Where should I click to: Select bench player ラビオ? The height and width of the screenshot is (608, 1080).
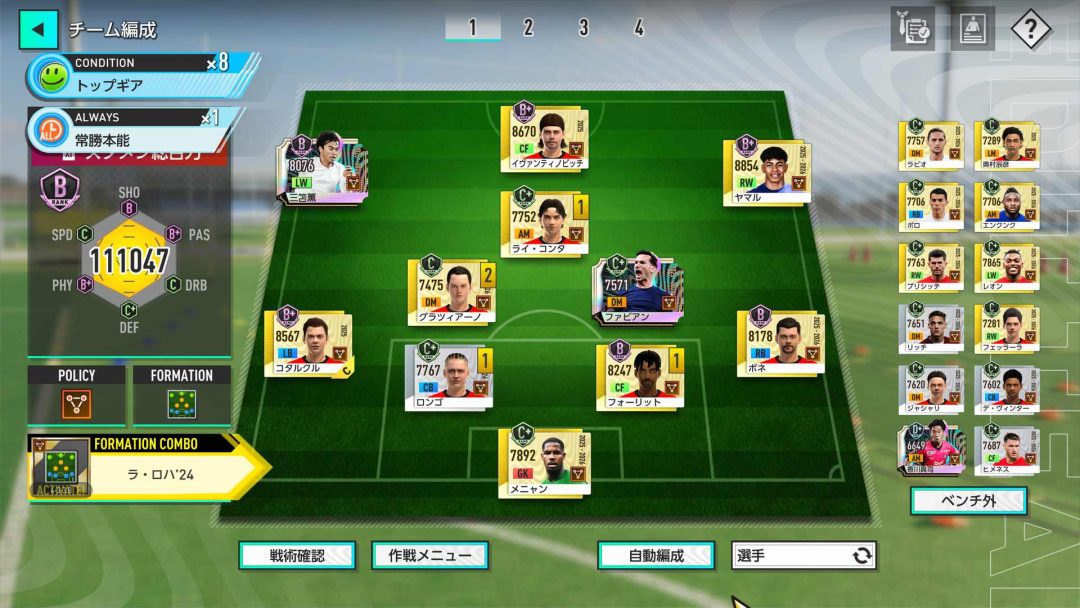click(930, 147)
